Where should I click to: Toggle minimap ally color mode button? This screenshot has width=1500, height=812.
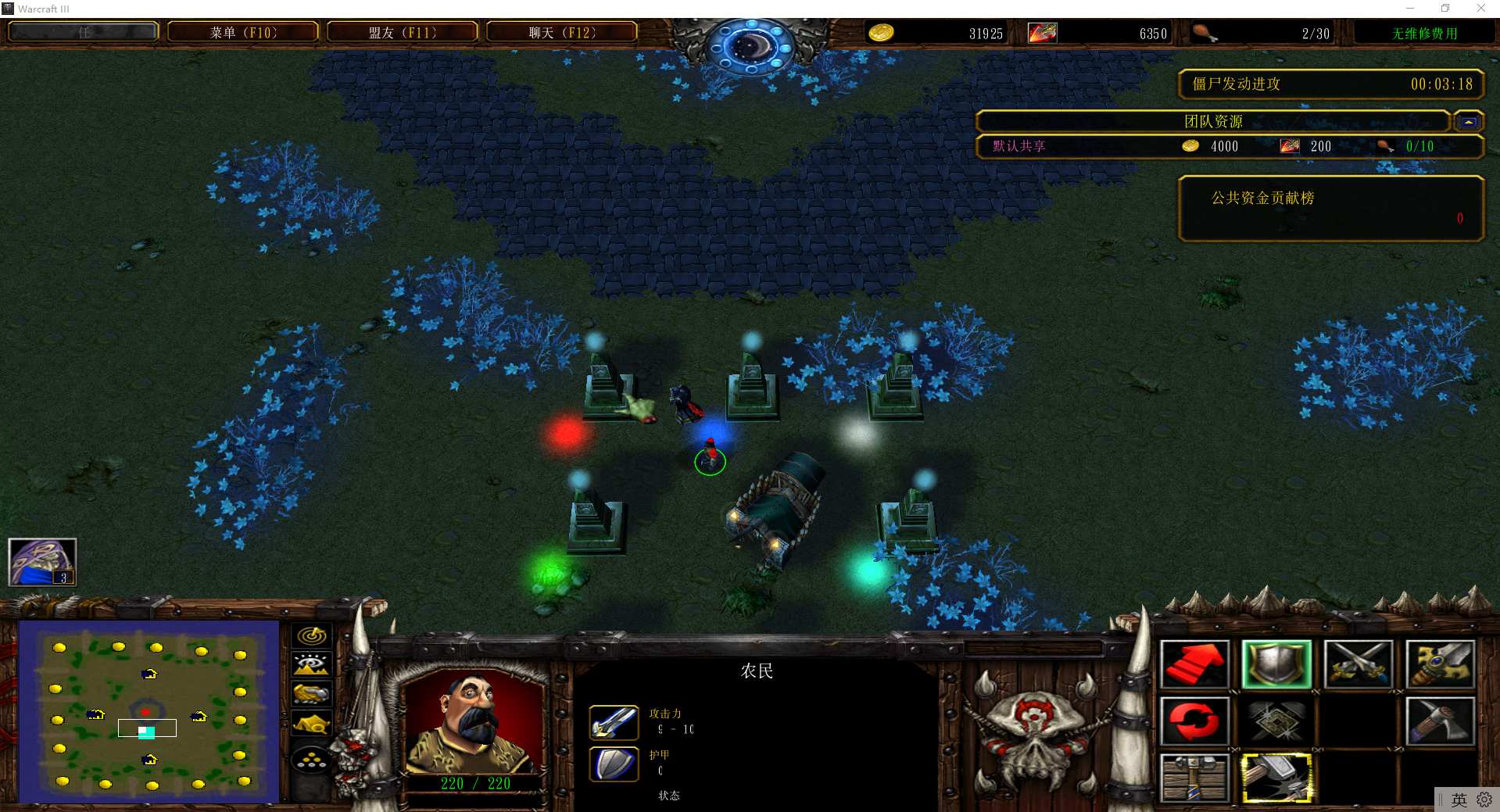311,694
